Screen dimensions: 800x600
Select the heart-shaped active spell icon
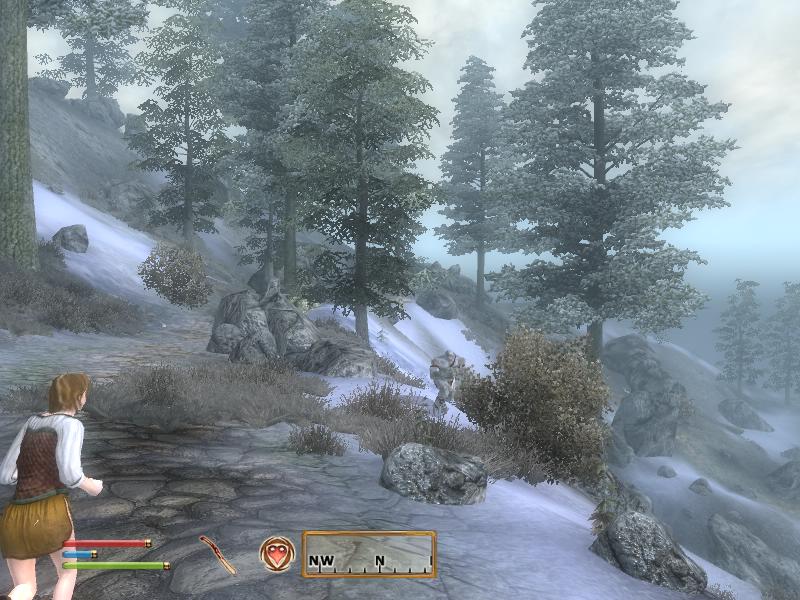(276, 554)
